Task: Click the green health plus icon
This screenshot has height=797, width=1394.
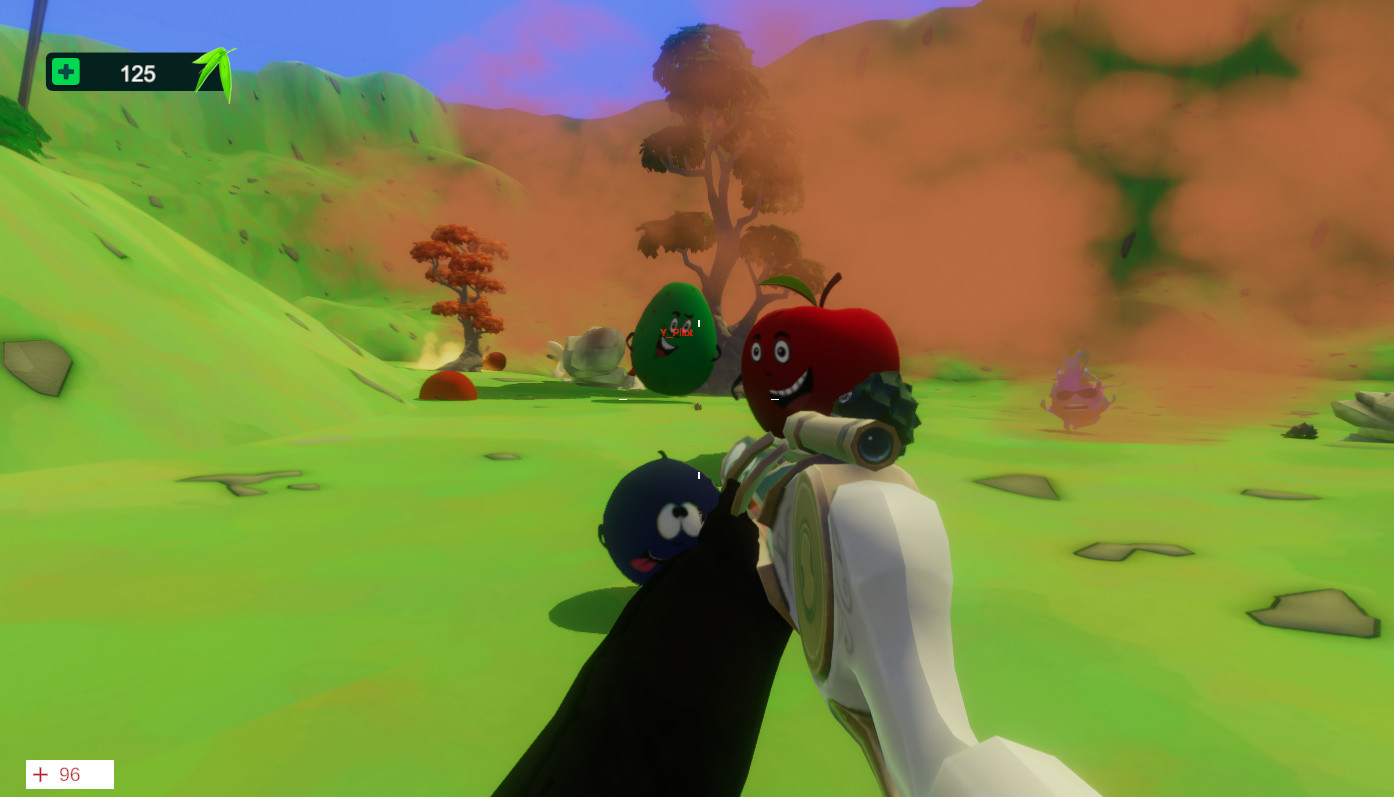Action: click(64, 71)
